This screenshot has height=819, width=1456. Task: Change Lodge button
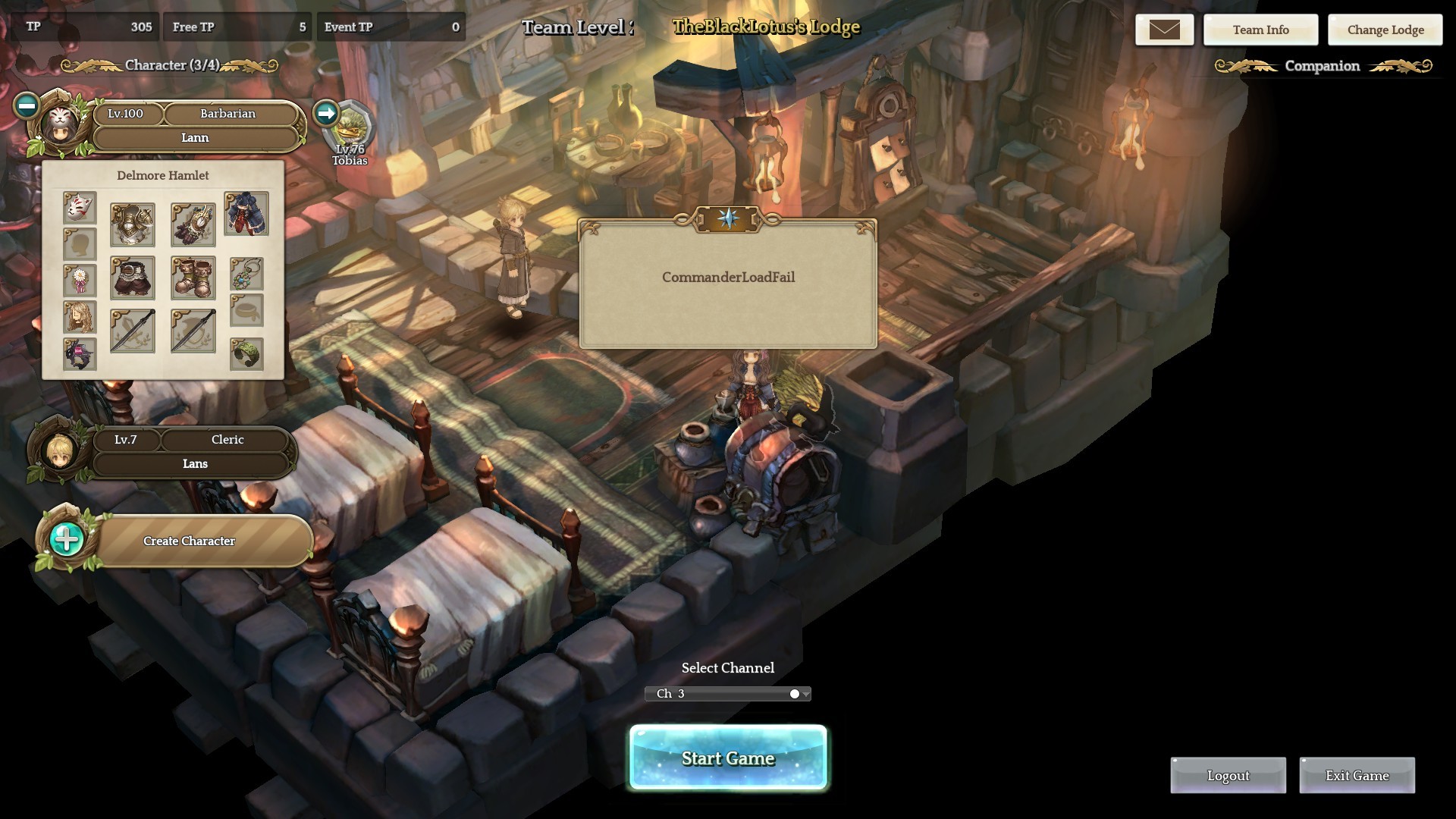(1385, 30)
